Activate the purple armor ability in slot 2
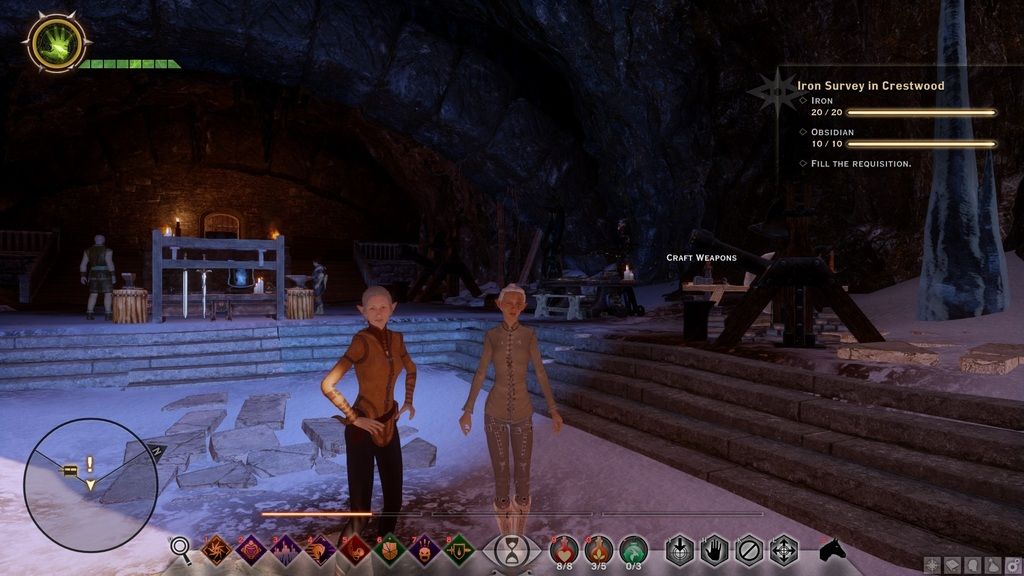Viewport: 1024px width, 576px height. (251, 549)
